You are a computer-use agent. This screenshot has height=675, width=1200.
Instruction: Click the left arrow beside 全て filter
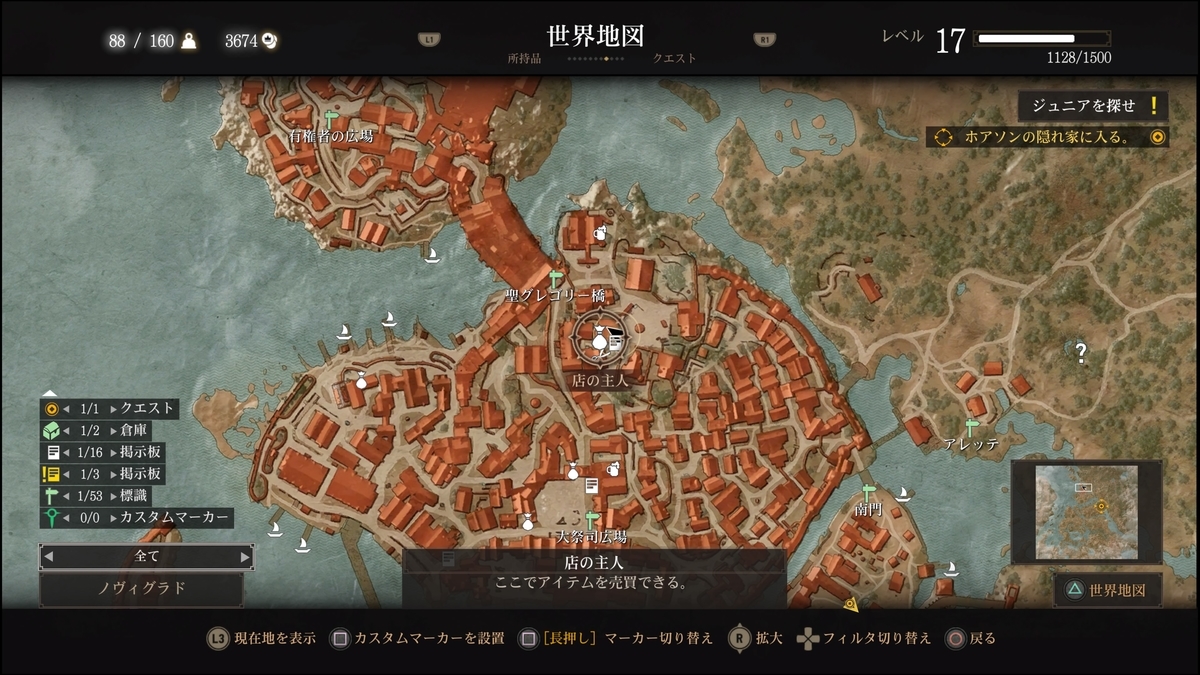pos(48,556)
